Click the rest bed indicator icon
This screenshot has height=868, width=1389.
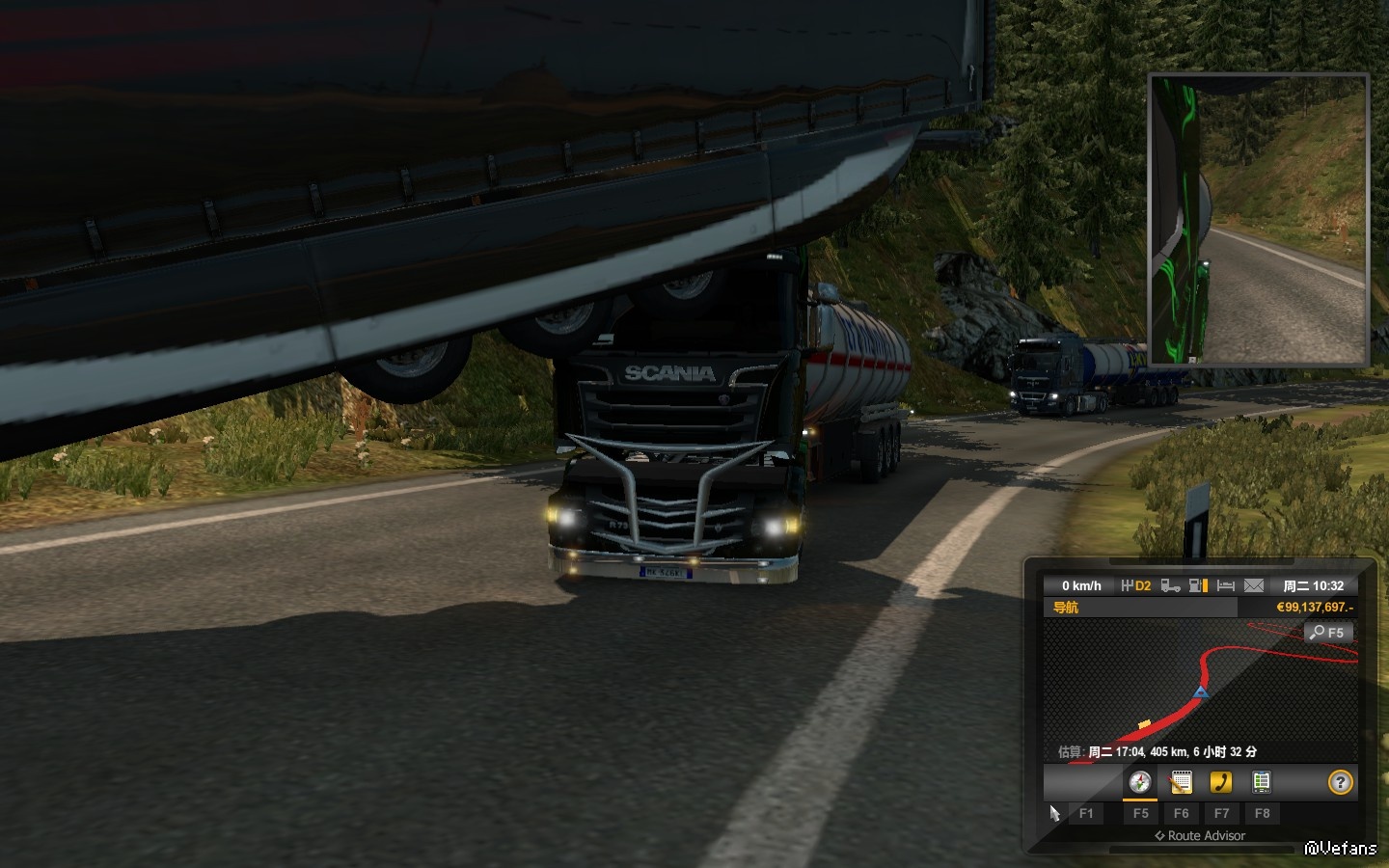coord(1226,585)
